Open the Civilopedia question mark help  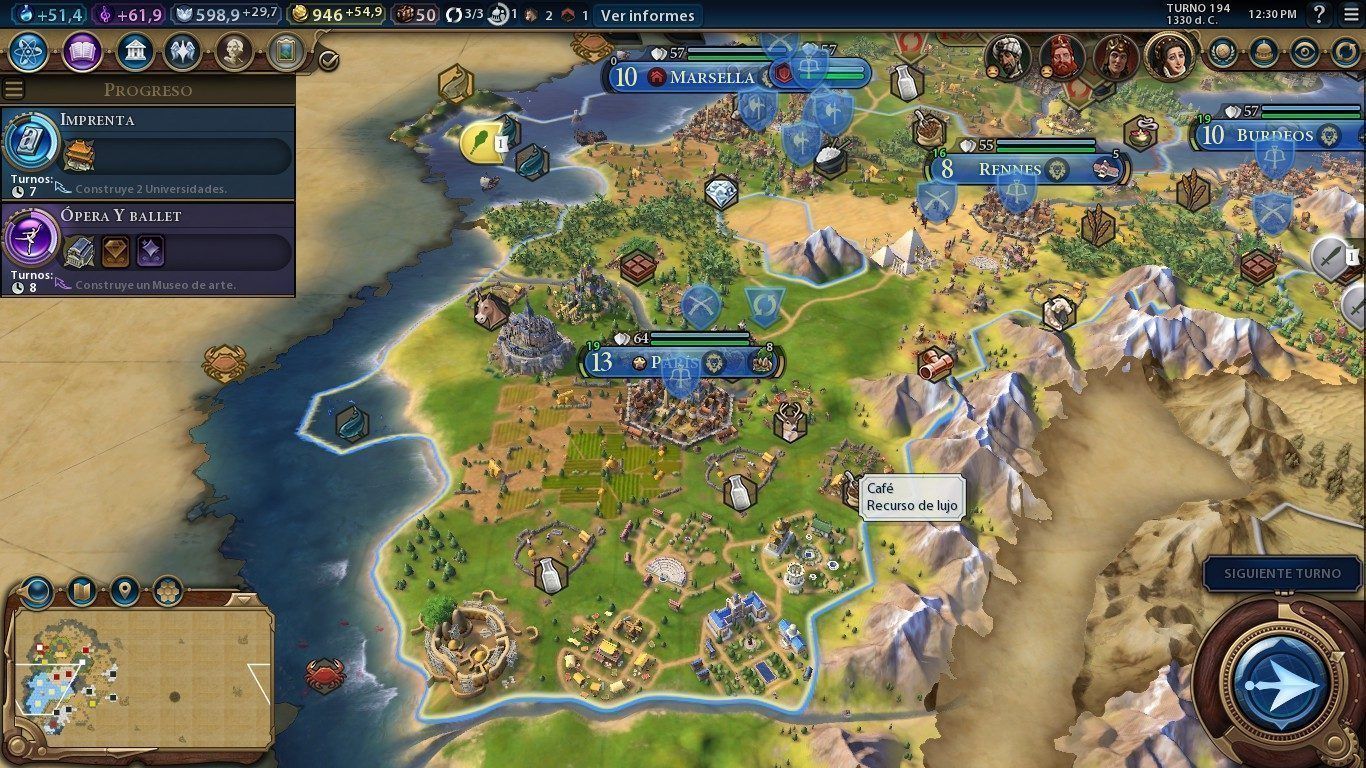coord(1319,15)
